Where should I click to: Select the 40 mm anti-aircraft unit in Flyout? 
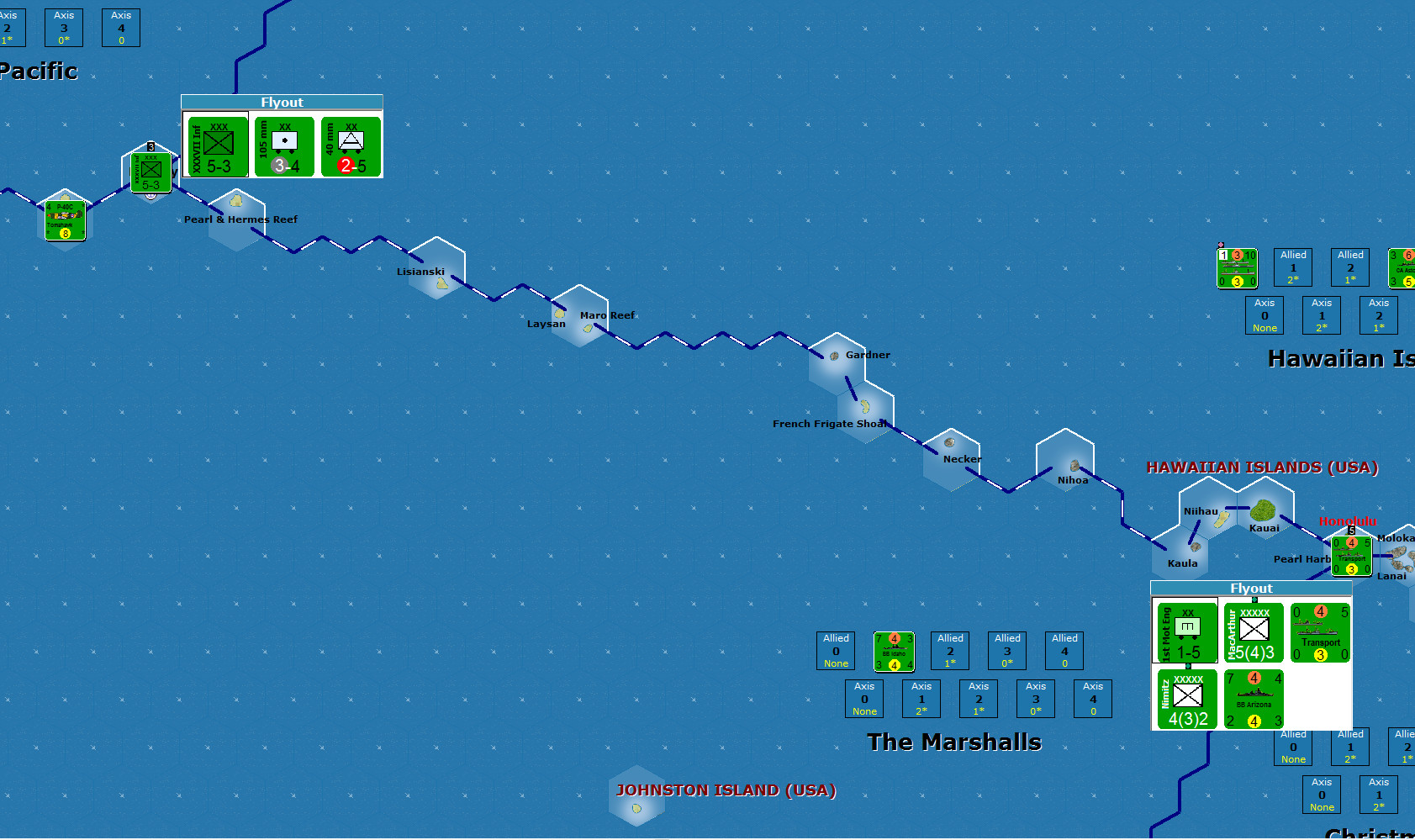pyautogui.click(x=351, y=147)
